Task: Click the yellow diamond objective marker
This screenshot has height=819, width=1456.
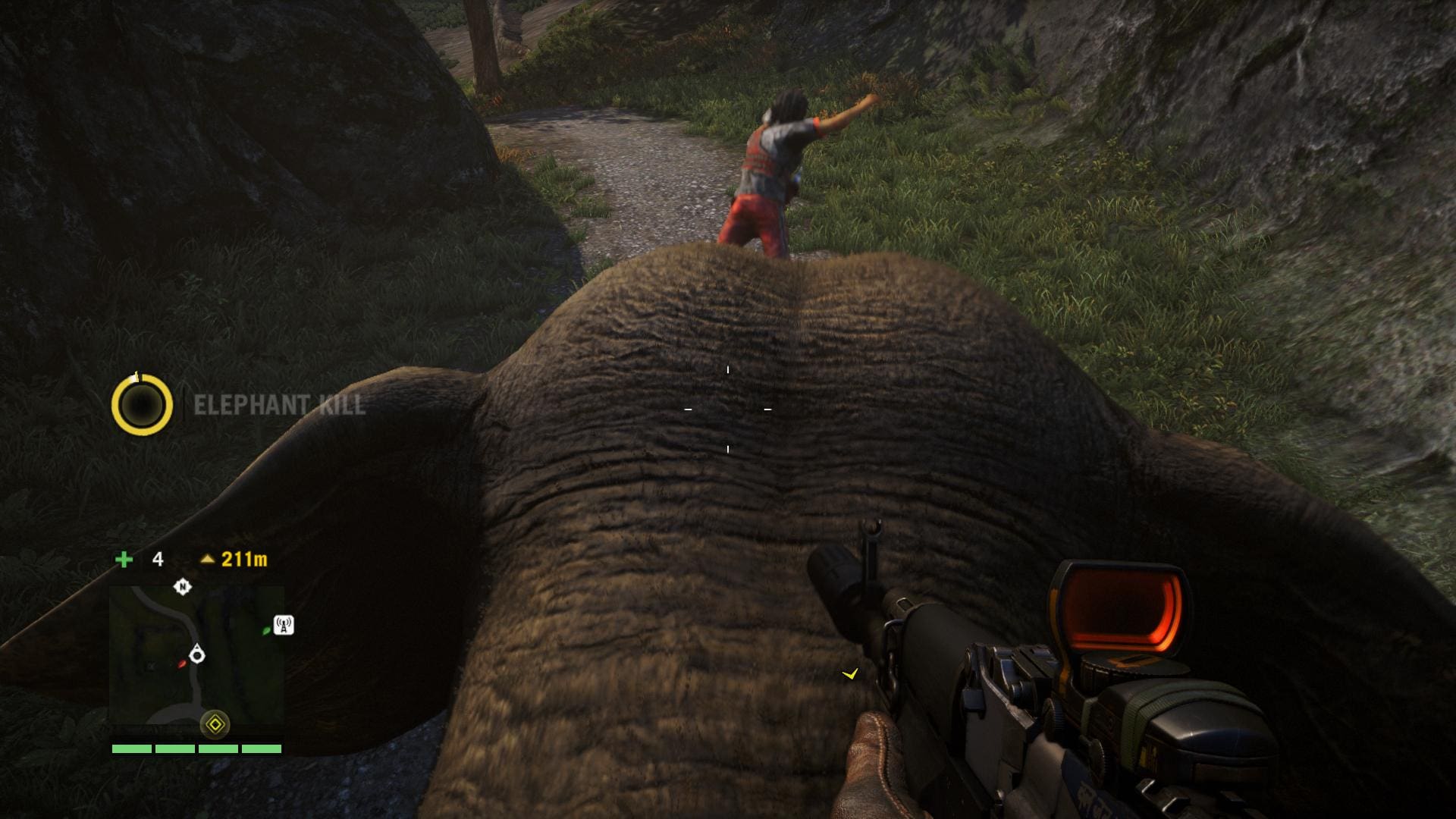Action: pos(215,725)
